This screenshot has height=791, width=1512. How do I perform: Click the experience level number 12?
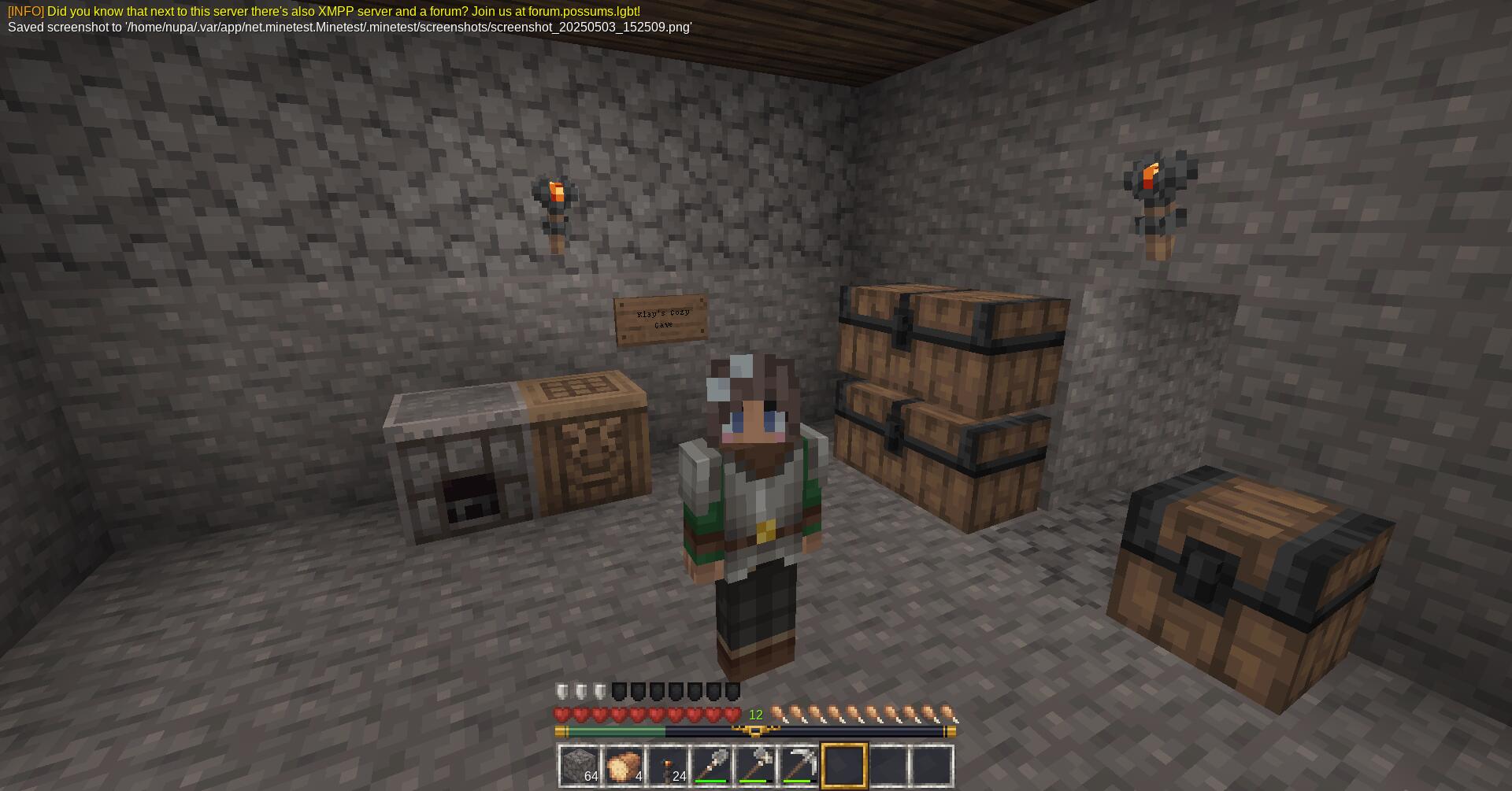click(755, 713)
